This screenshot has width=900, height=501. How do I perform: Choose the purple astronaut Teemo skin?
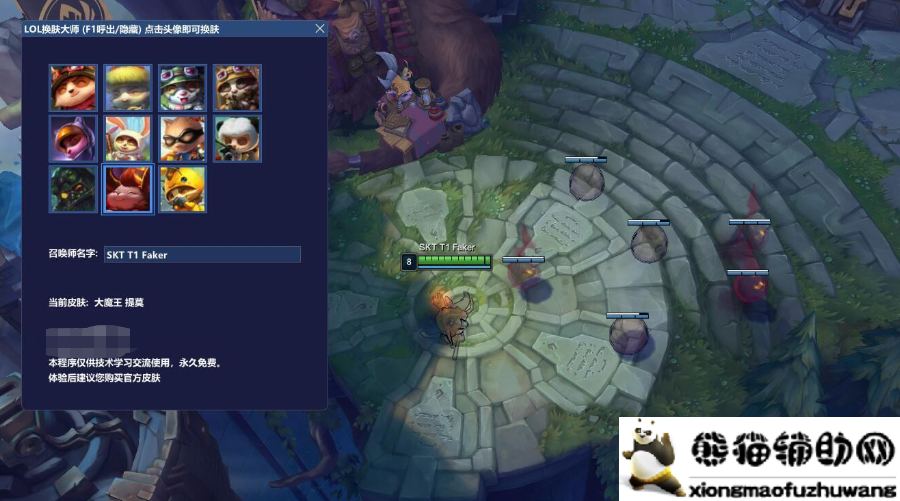[74, 138]
